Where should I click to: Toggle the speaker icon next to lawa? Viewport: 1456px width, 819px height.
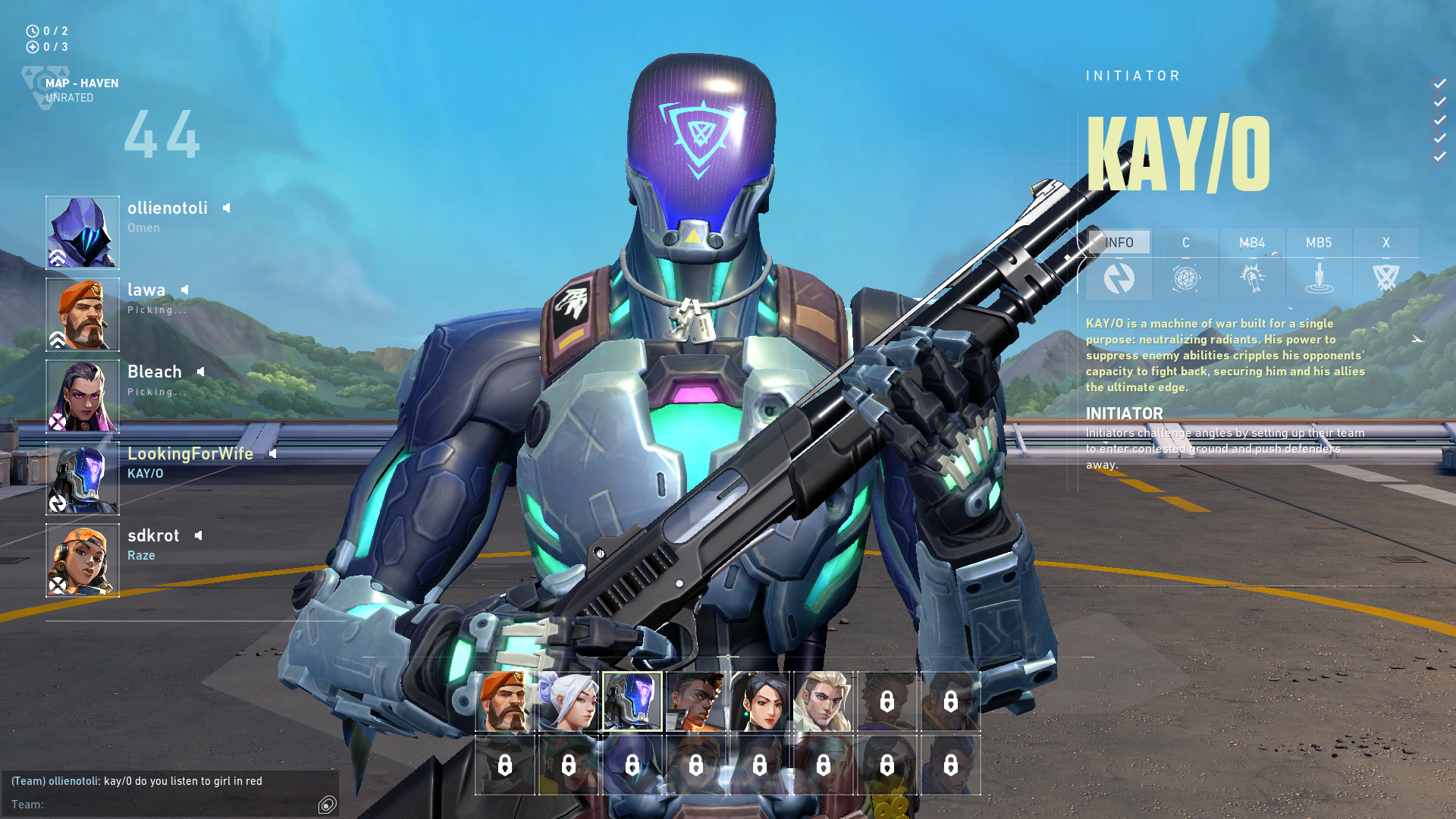(x=184, y=290)
